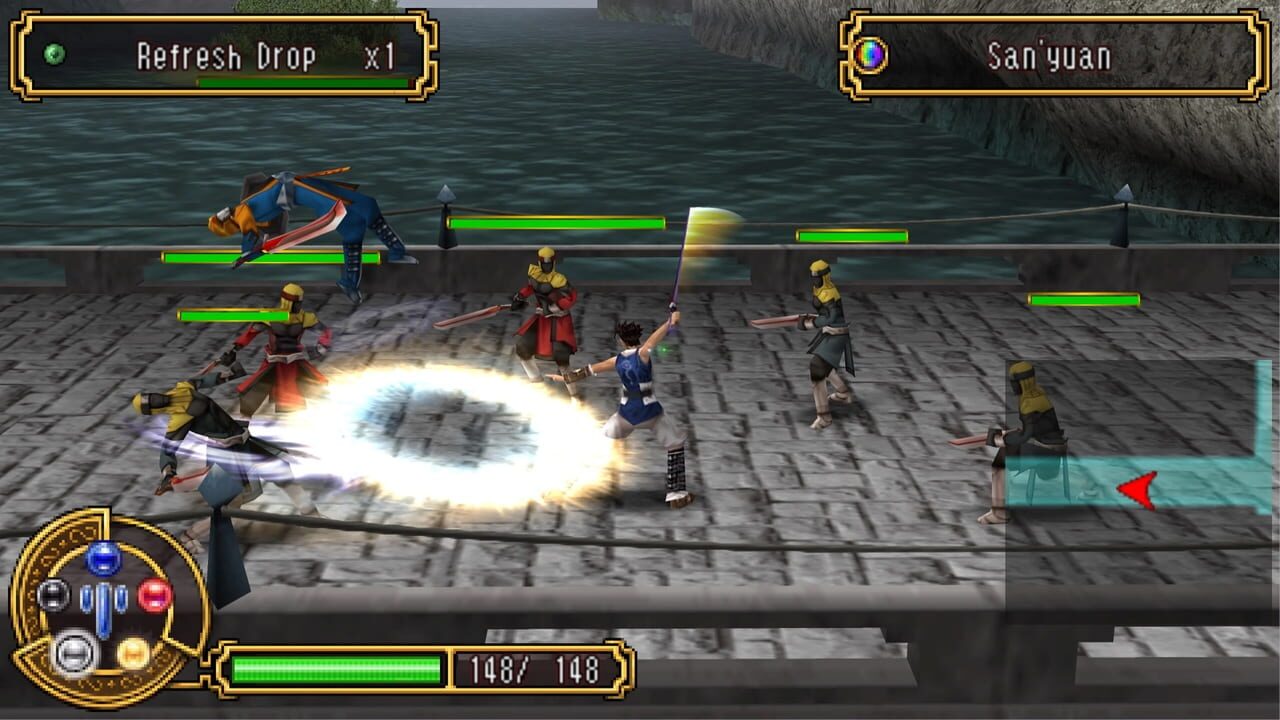1280x720 pixels.
Task: Click the black orb on the compass wheel
Action: pyautogui.click(x=54, y=595)
